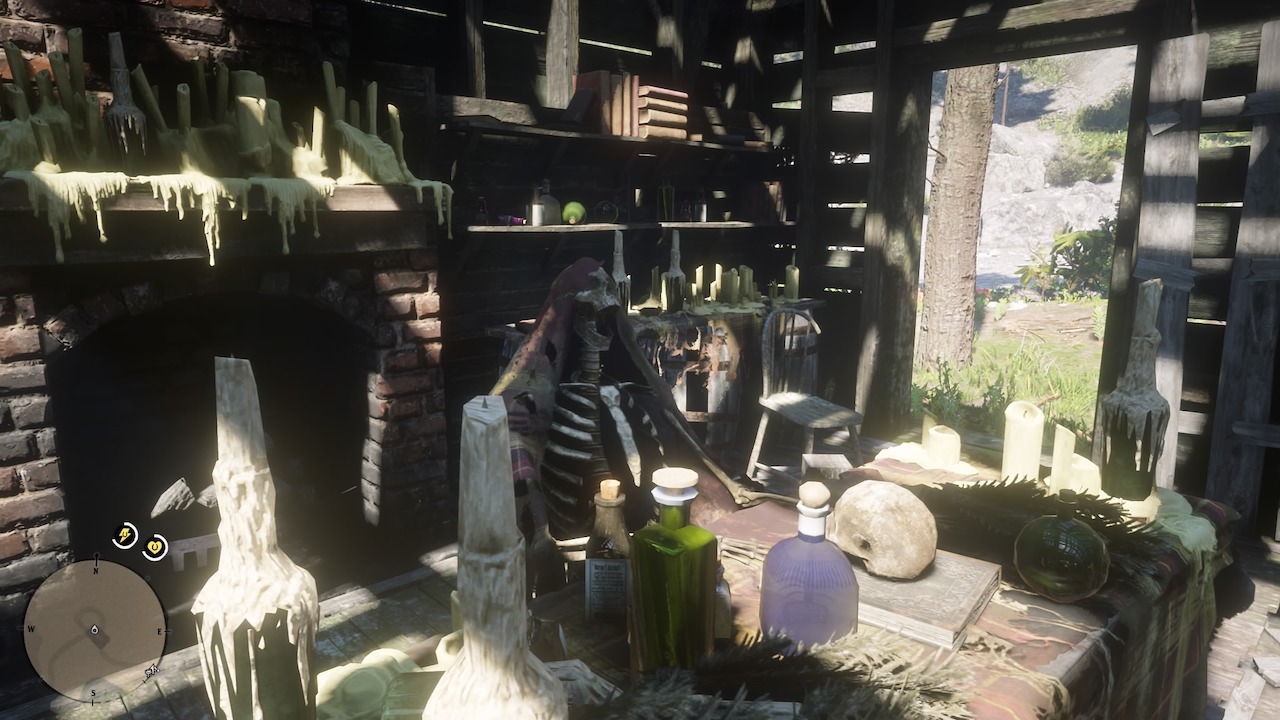Click the East indicator on the minimap

coord(159,631)
